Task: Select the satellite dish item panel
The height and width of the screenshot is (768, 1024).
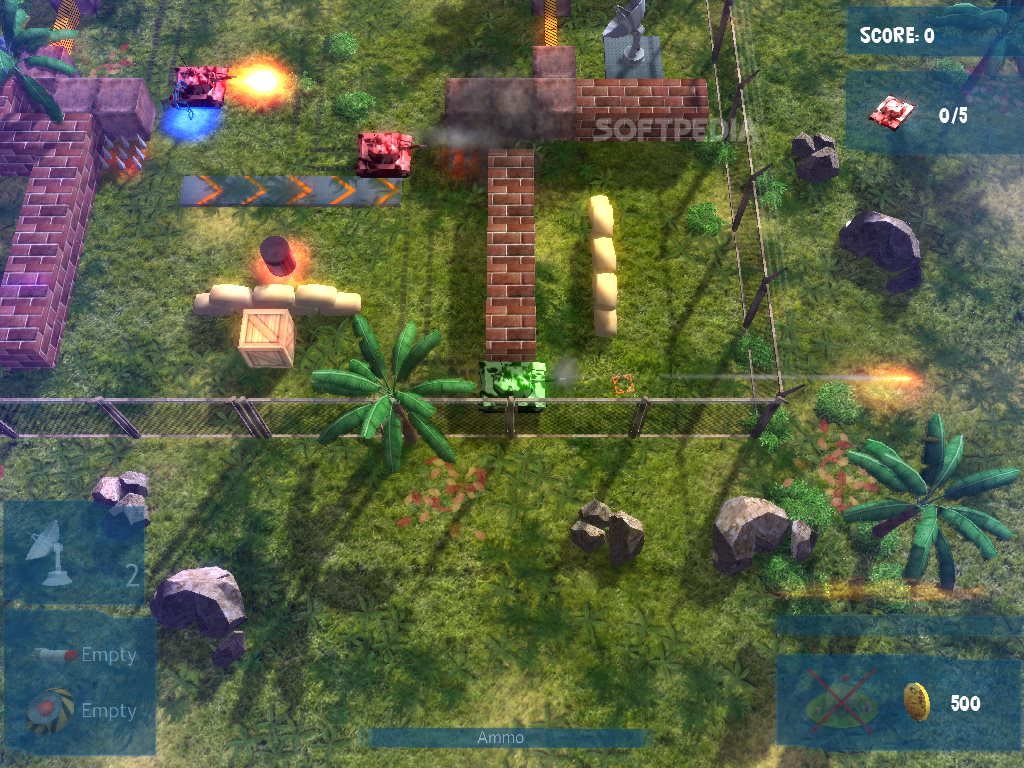Action: [x=74, y=552]
